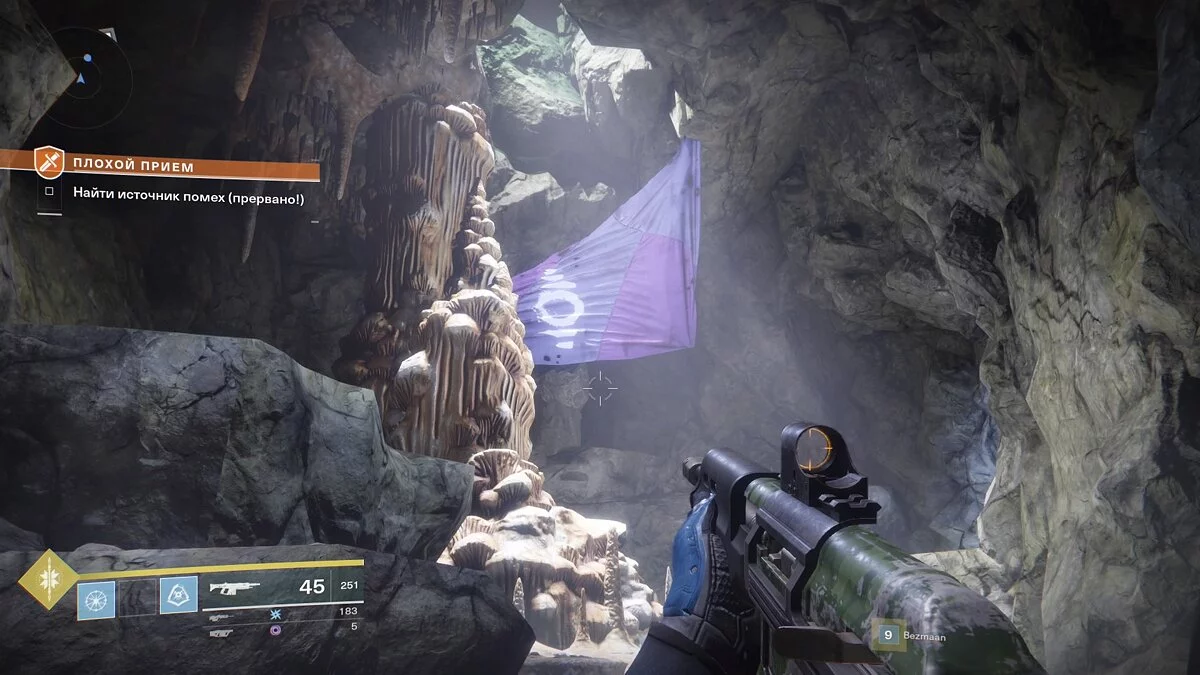Select the empty melee ability slot

(x=138, y=598)
